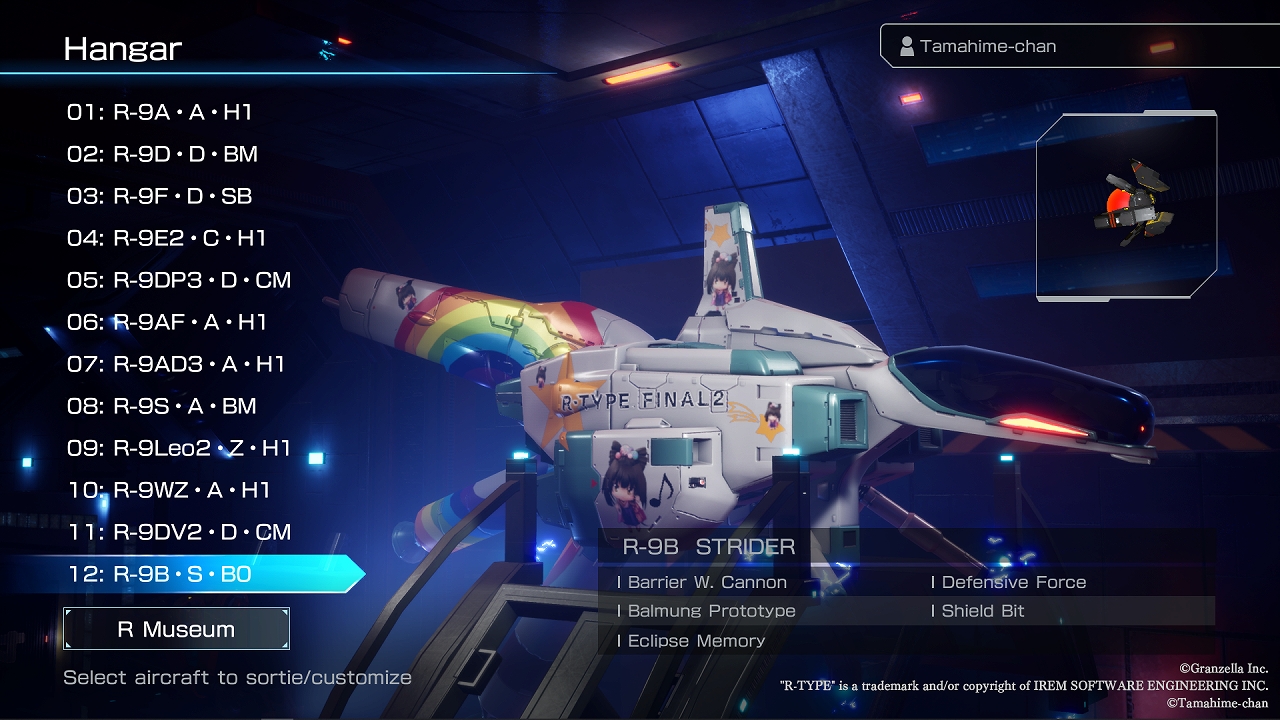Open the R Museum
This screenshot has width=1280, height=720.
coord(176,629)
